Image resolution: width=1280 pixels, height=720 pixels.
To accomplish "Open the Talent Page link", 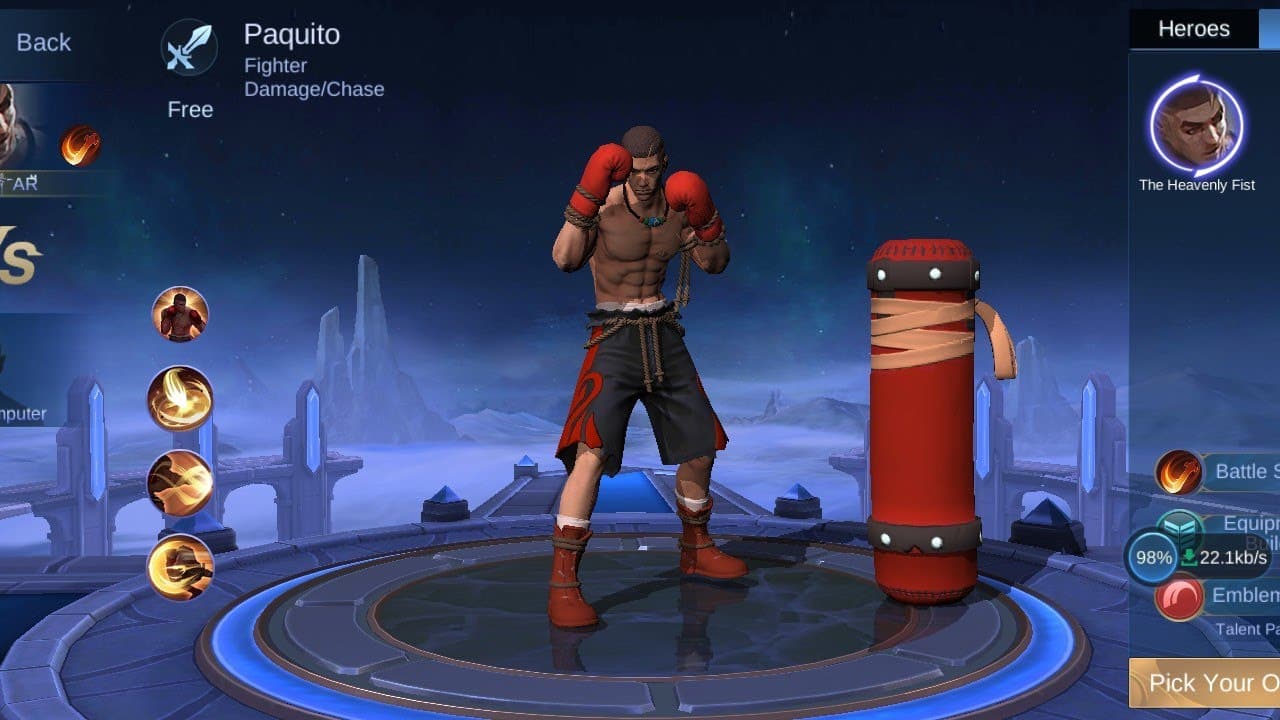I will click(x=1243, y=629).
